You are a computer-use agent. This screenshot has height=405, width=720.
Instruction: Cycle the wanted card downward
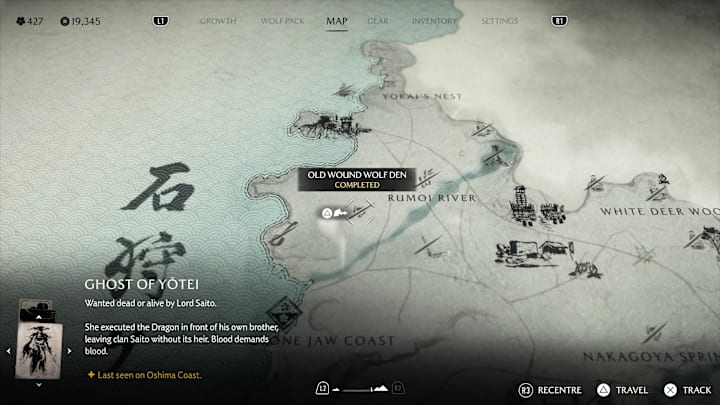point(38,384)
